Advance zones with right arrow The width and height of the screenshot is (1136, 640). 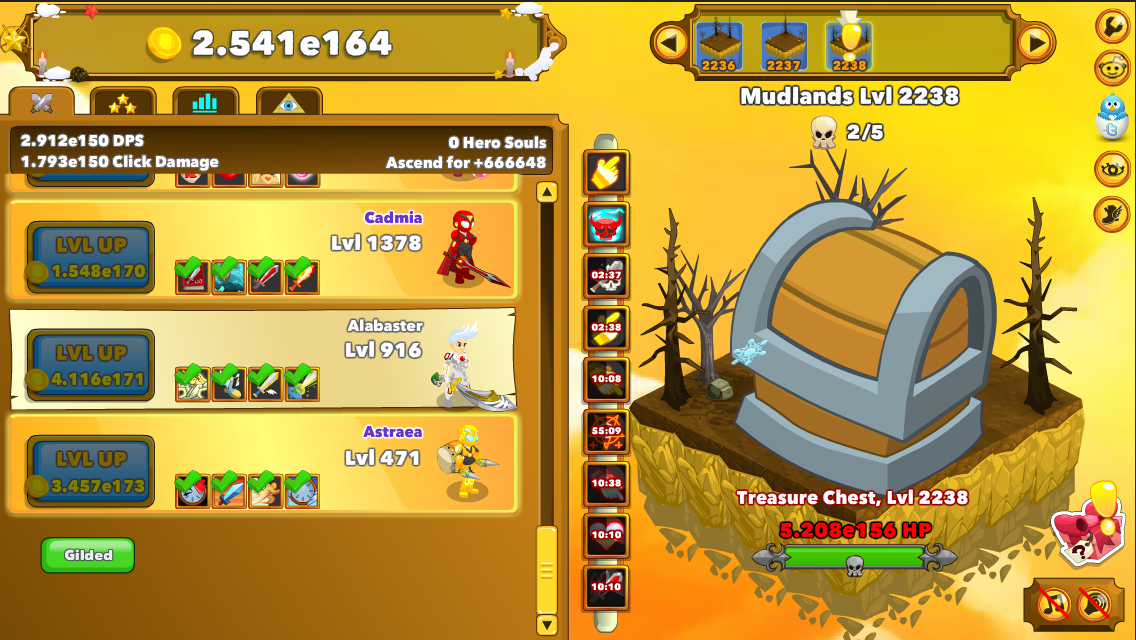point(1036,42)
